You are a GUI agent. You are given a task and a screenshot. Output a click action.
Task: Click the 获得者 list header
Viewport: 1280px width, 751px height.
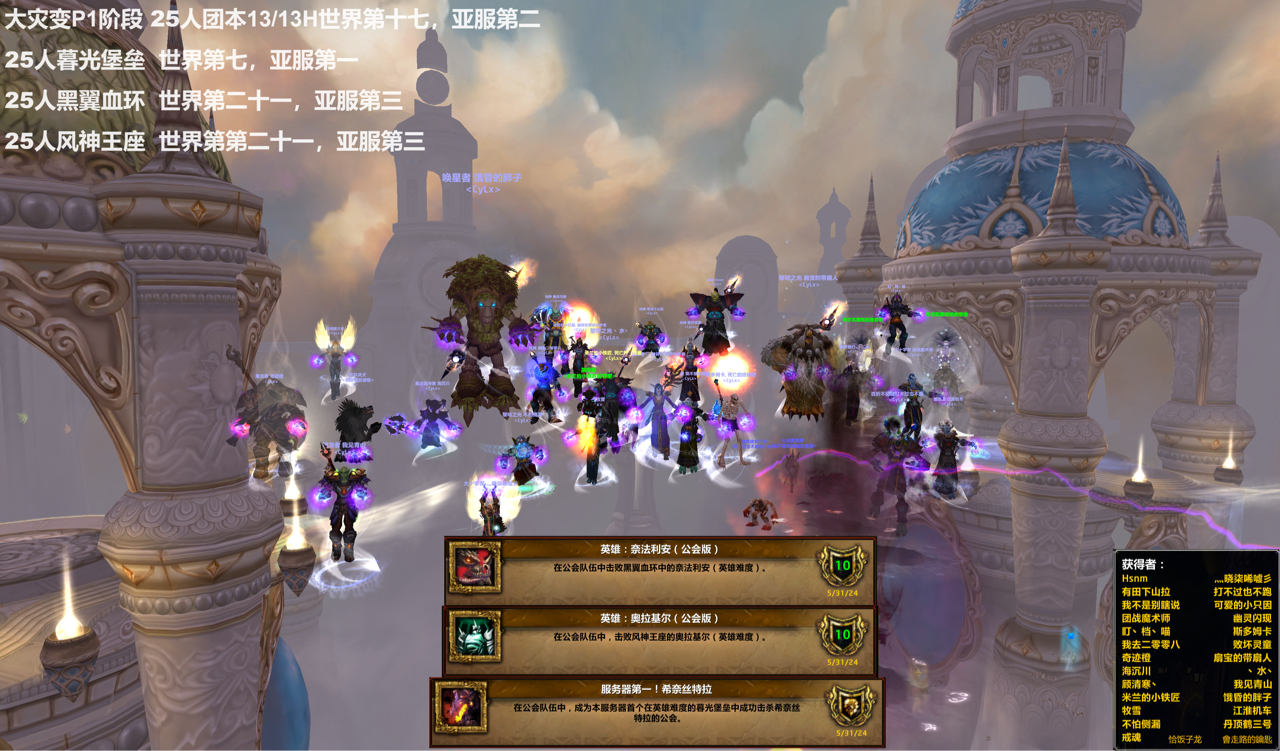point(1140,561)
